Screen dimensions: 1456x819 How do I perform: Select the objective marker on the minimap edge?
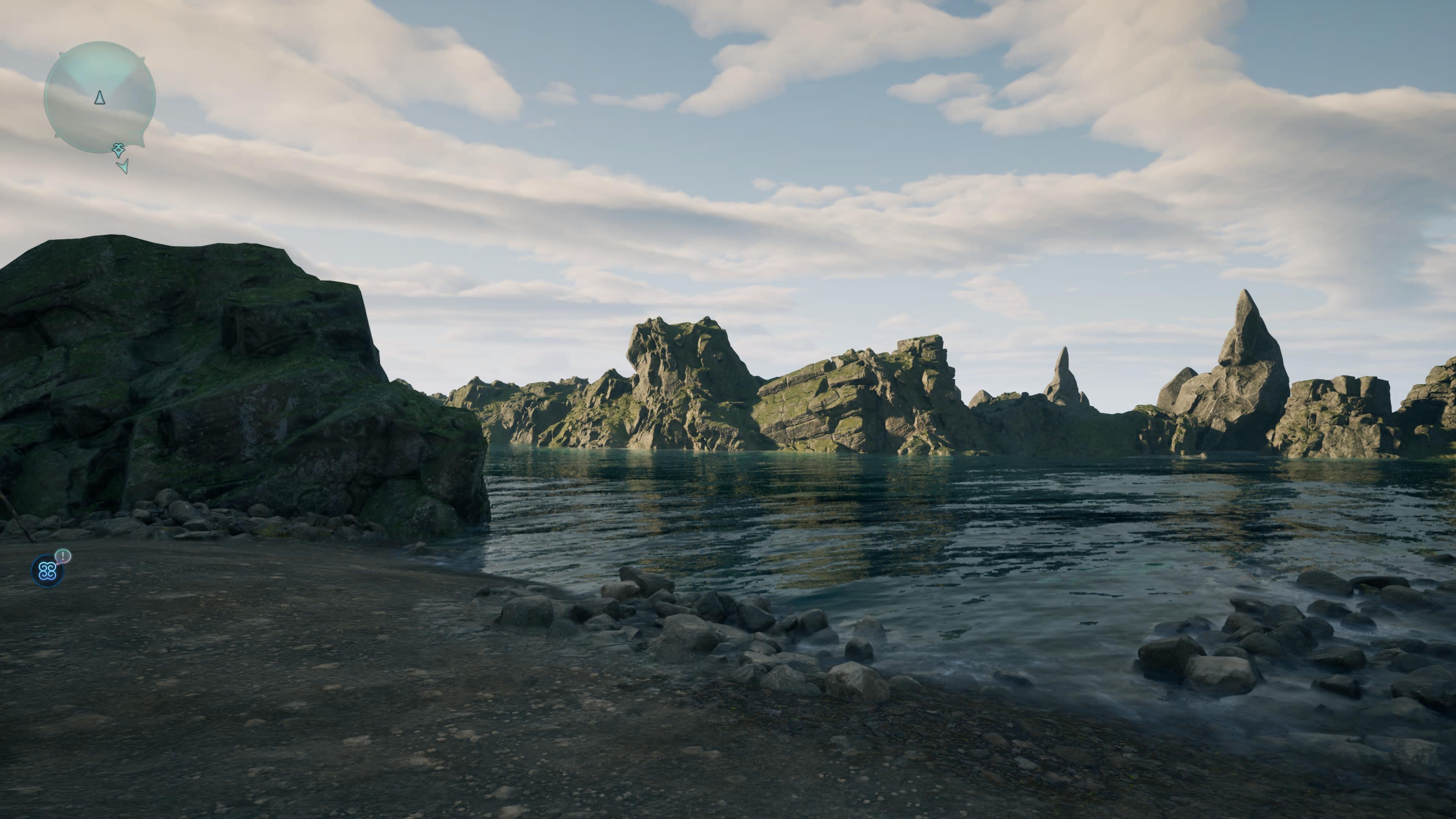click(118, 150)
